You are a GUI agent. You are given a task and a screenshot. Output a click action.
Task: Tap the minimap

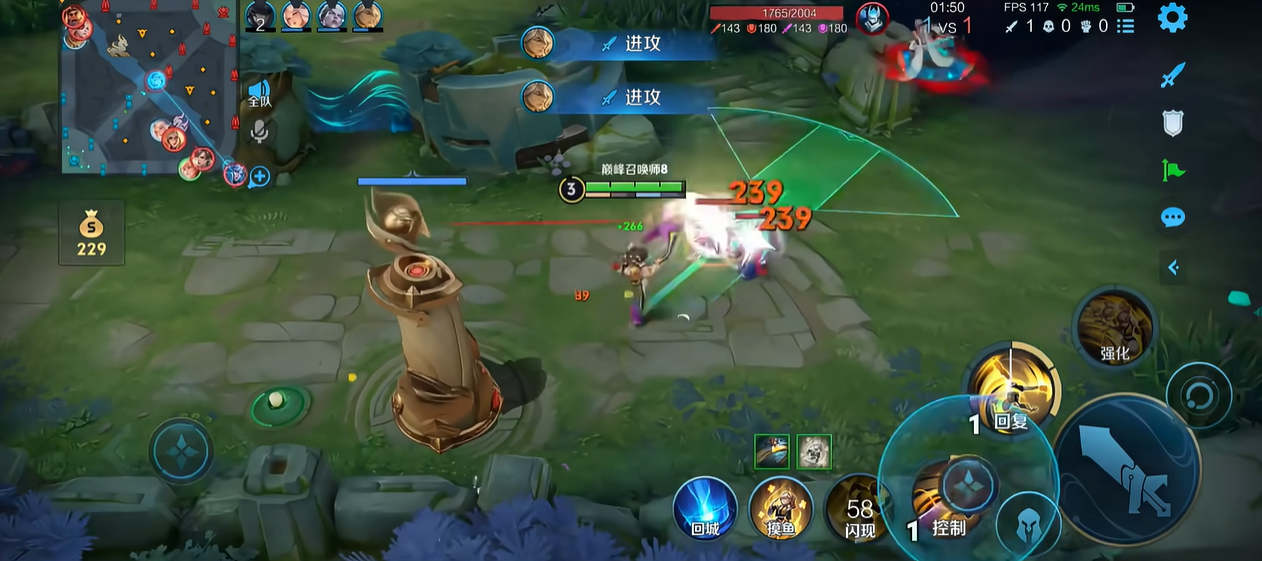(150, 90)
